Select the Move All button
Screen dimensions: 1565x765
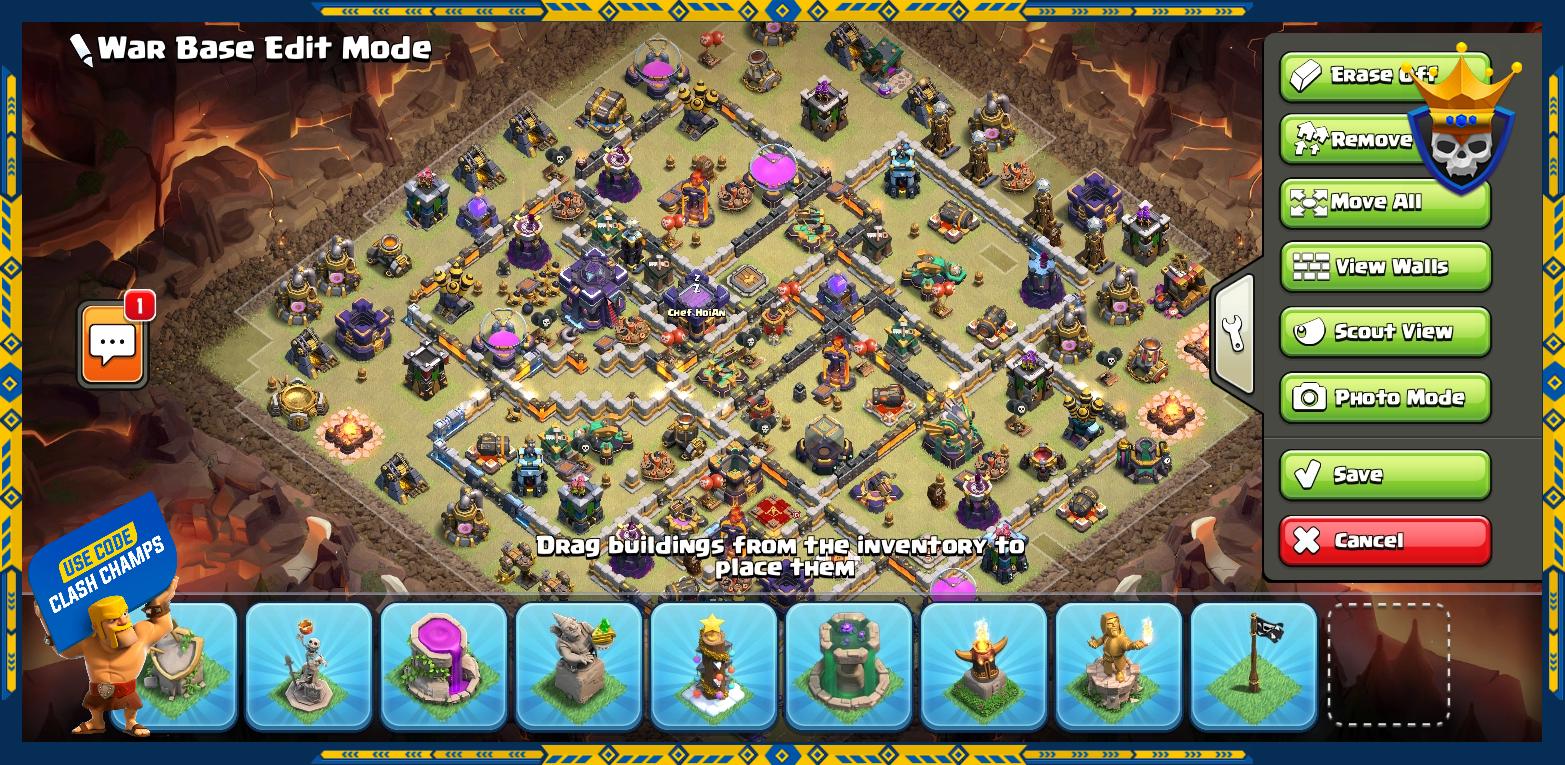(x=1384, y=203)
